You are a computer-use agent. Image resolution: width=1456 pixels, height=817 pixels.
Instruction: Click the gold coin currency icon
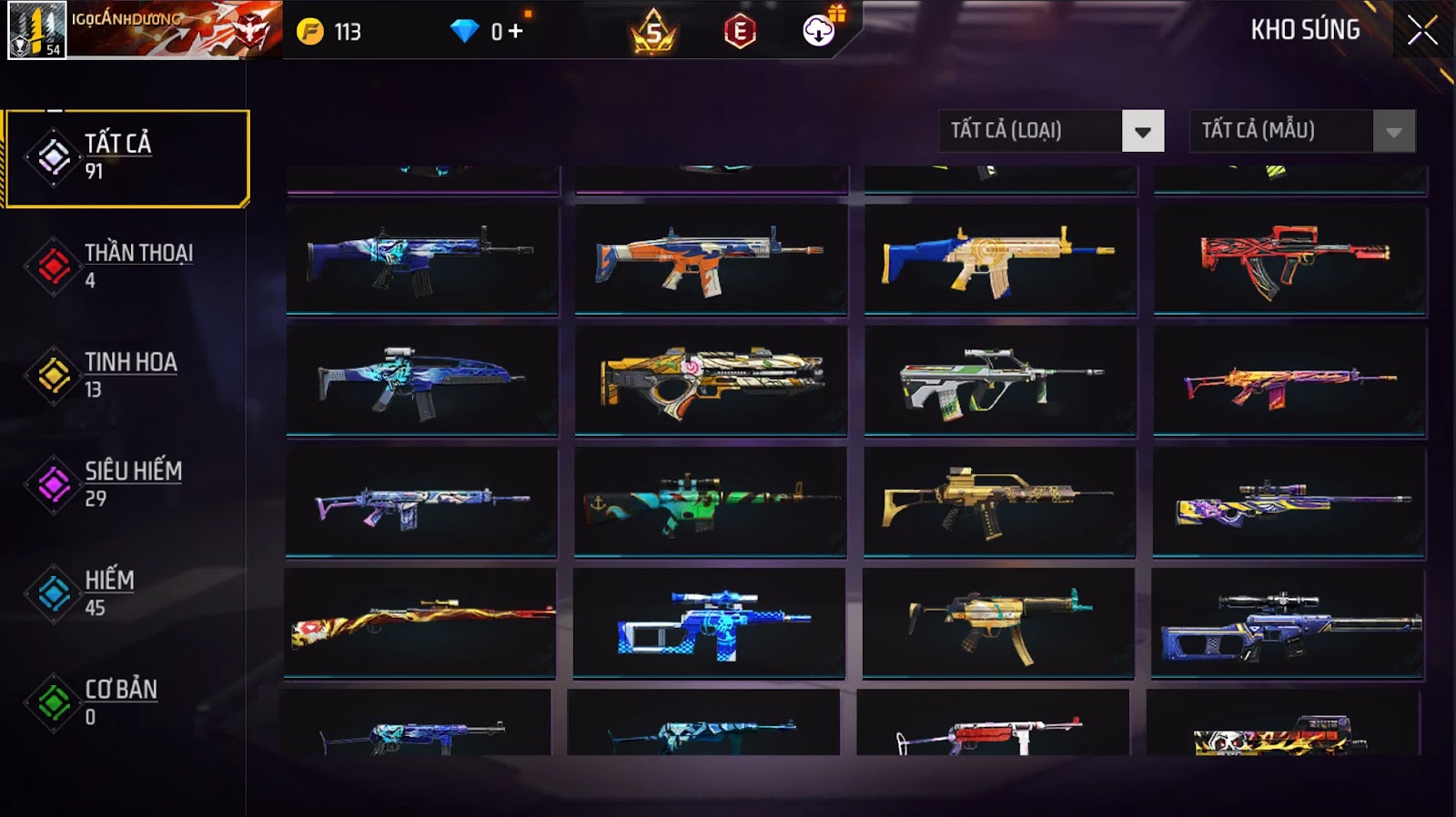click(310, 32)
